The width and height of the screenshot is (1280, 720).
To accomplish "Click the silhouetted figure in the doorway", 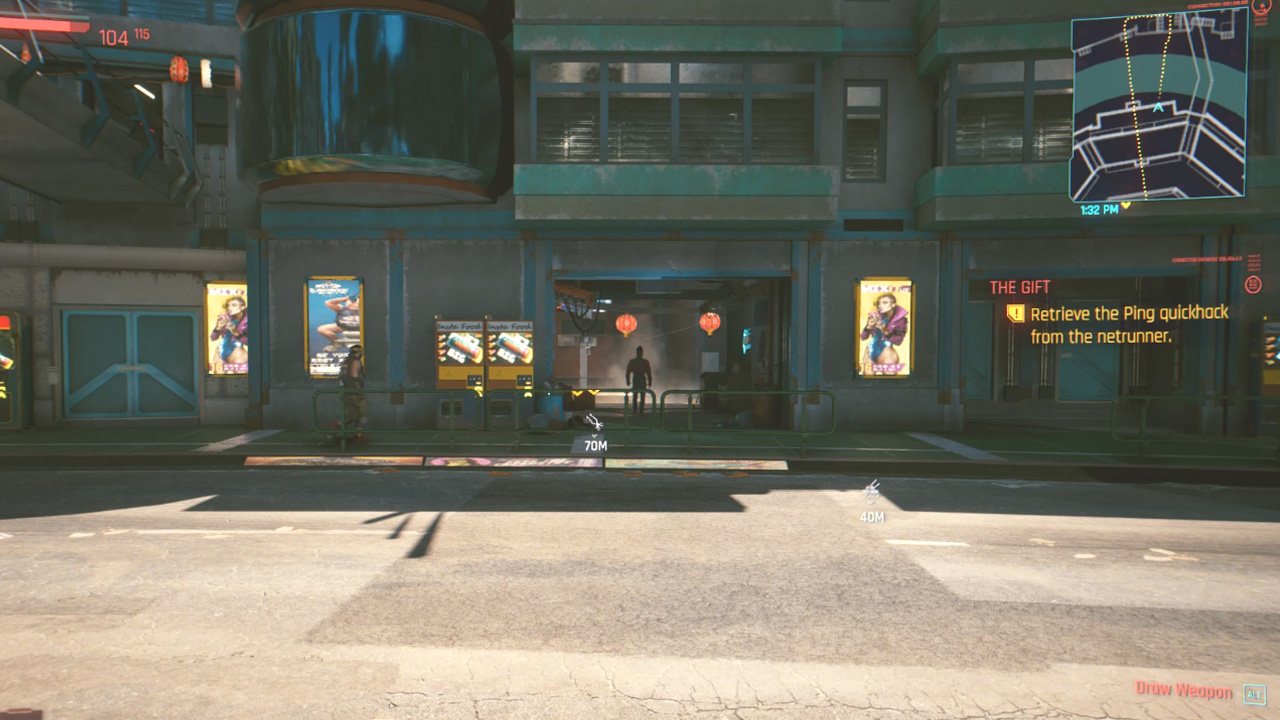I will [x=637, y=370].
